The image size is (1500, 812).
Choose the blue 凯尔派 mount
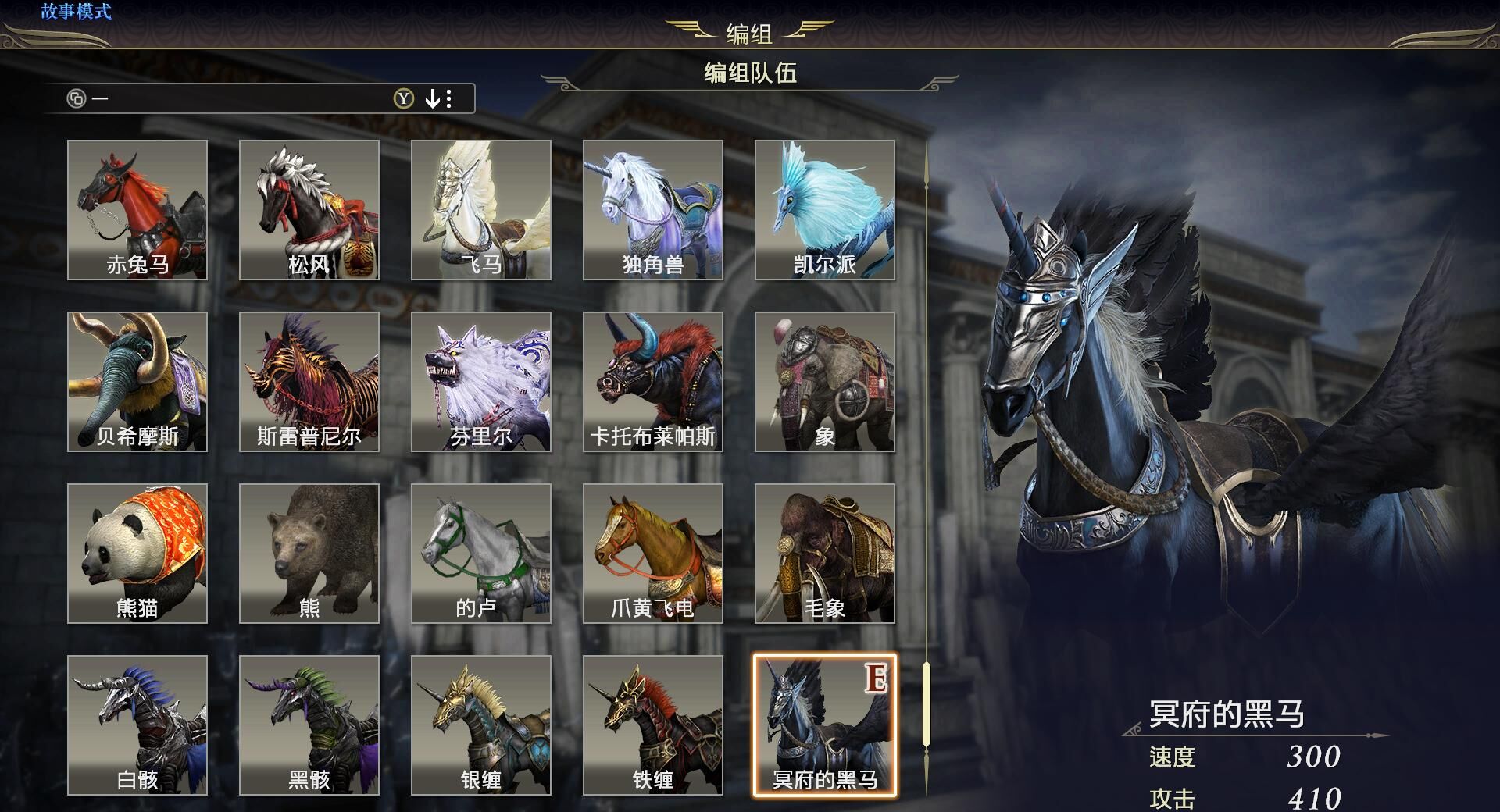tap(825, 209)
